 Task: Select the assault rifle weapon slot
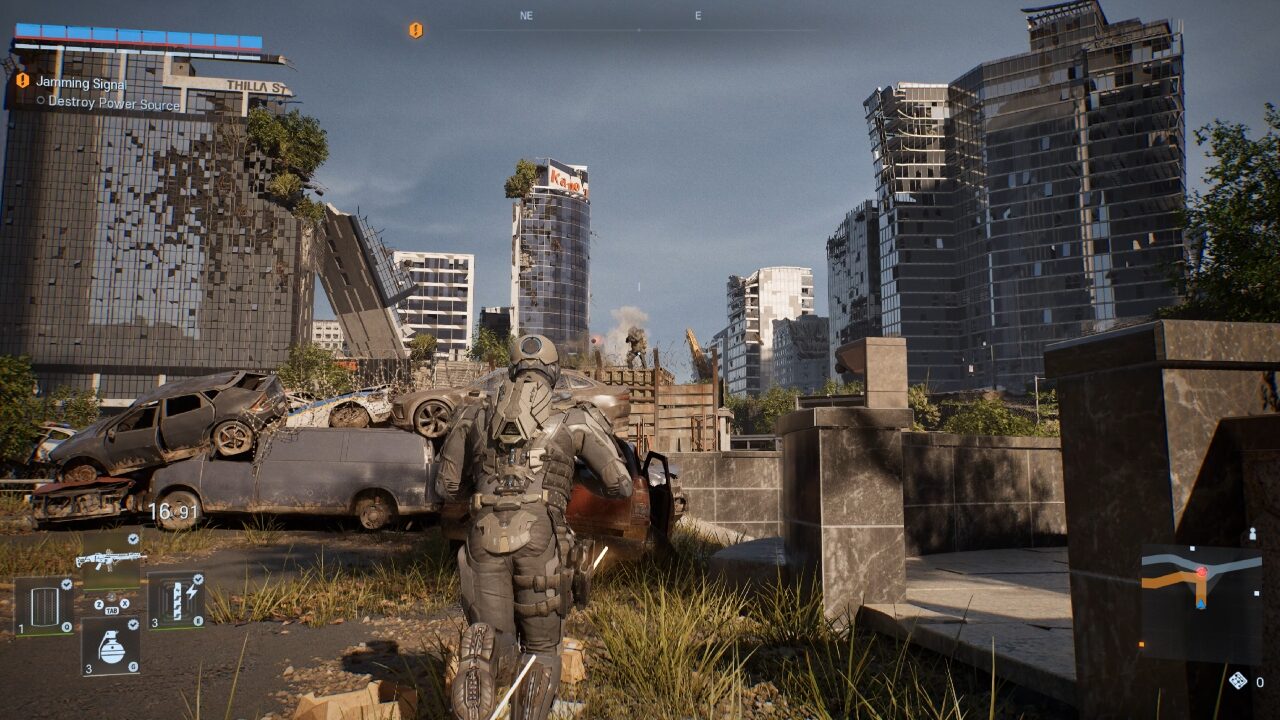coord(110,560)
